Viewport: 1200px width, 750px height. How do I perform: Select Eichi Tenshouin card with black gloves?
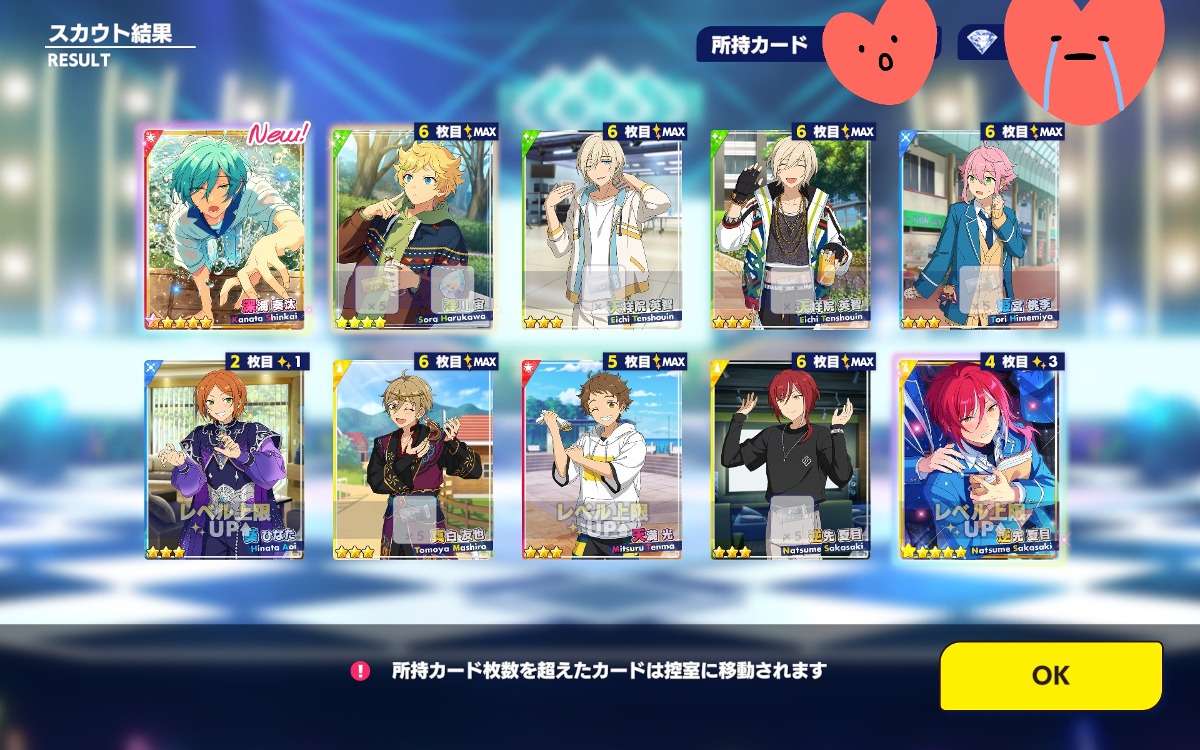click(791, 228)
